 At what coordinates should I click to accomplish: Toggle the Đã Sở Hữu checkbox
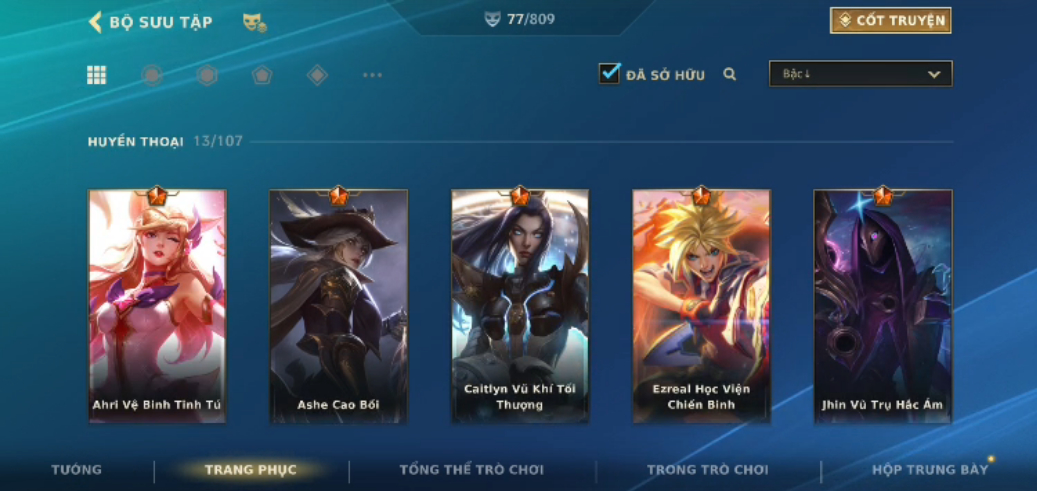[x=609, y=74]
